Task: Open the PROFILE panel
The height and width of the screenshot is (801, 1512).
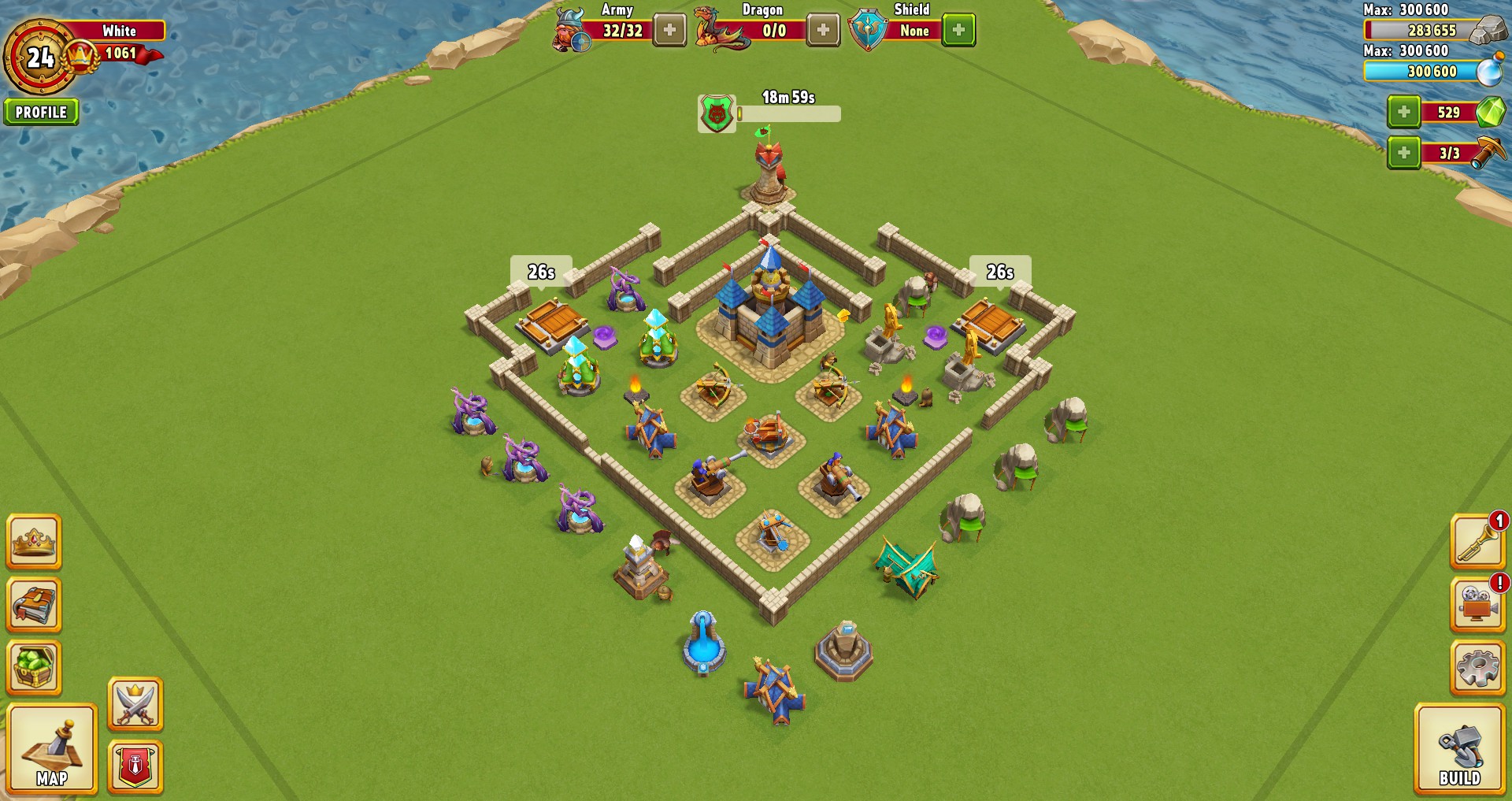Action: coord(41,111)
